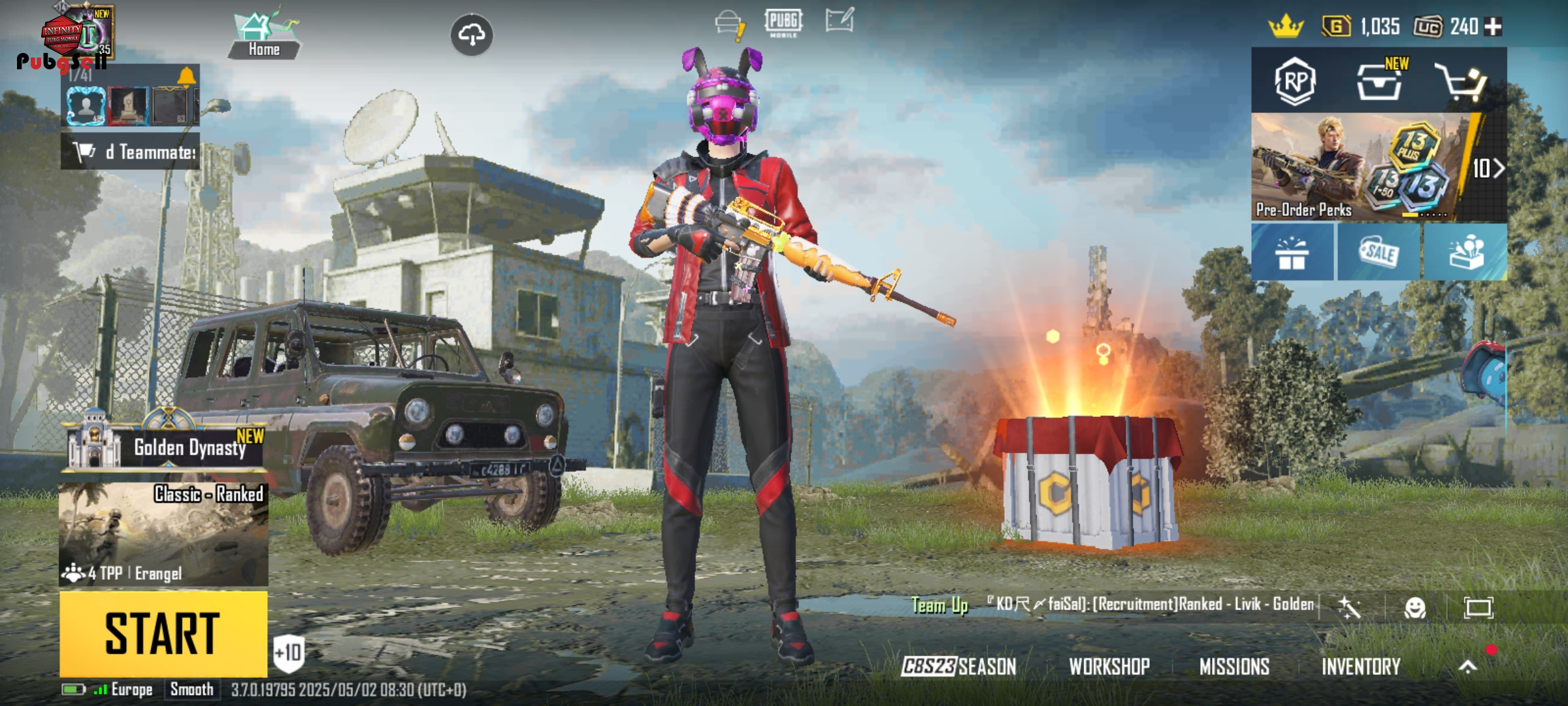Image resolution: width=1568 pixels, height=706 pixels.
Task: Open the Classic - Ranked mode selector
Action: [163, 533]
